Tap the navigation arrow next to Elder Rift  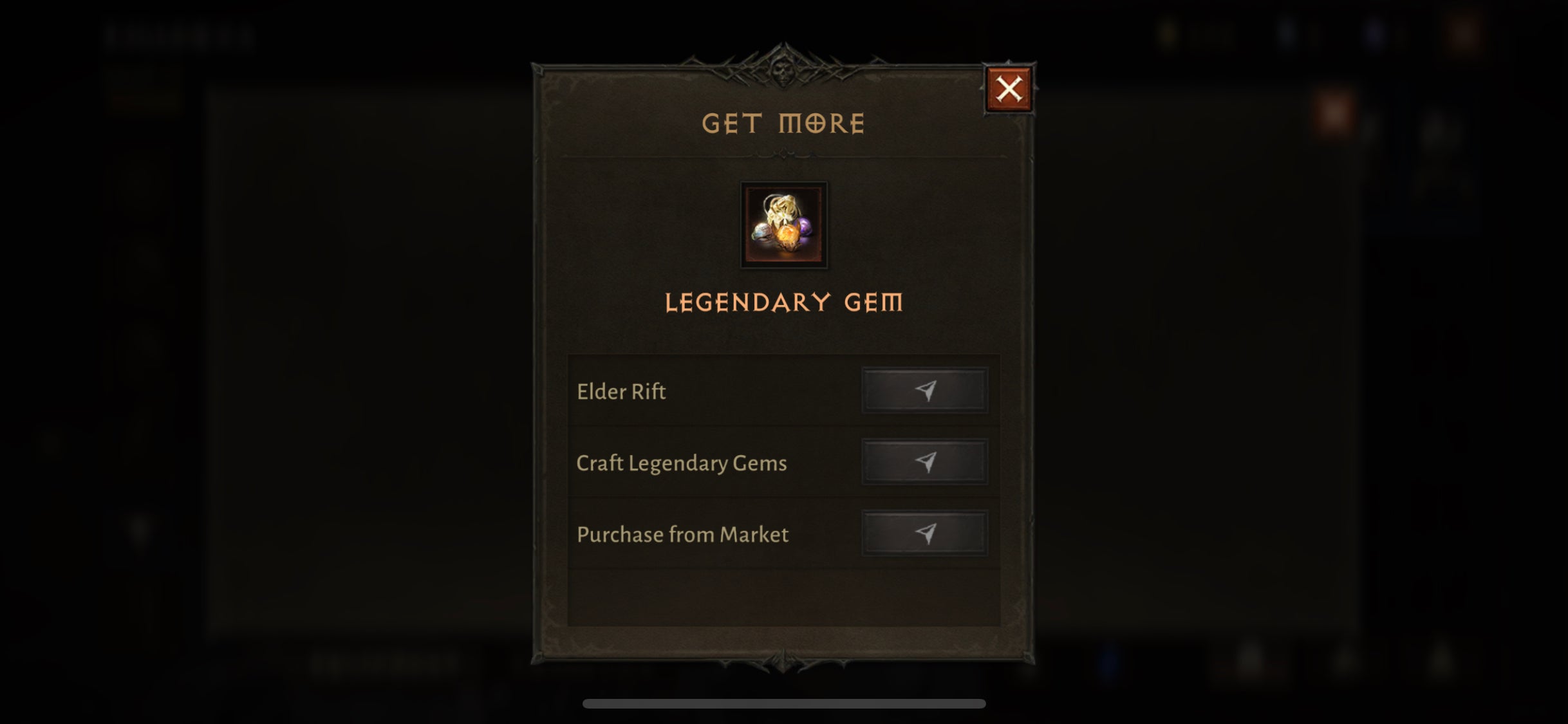[x=925, y=391]
